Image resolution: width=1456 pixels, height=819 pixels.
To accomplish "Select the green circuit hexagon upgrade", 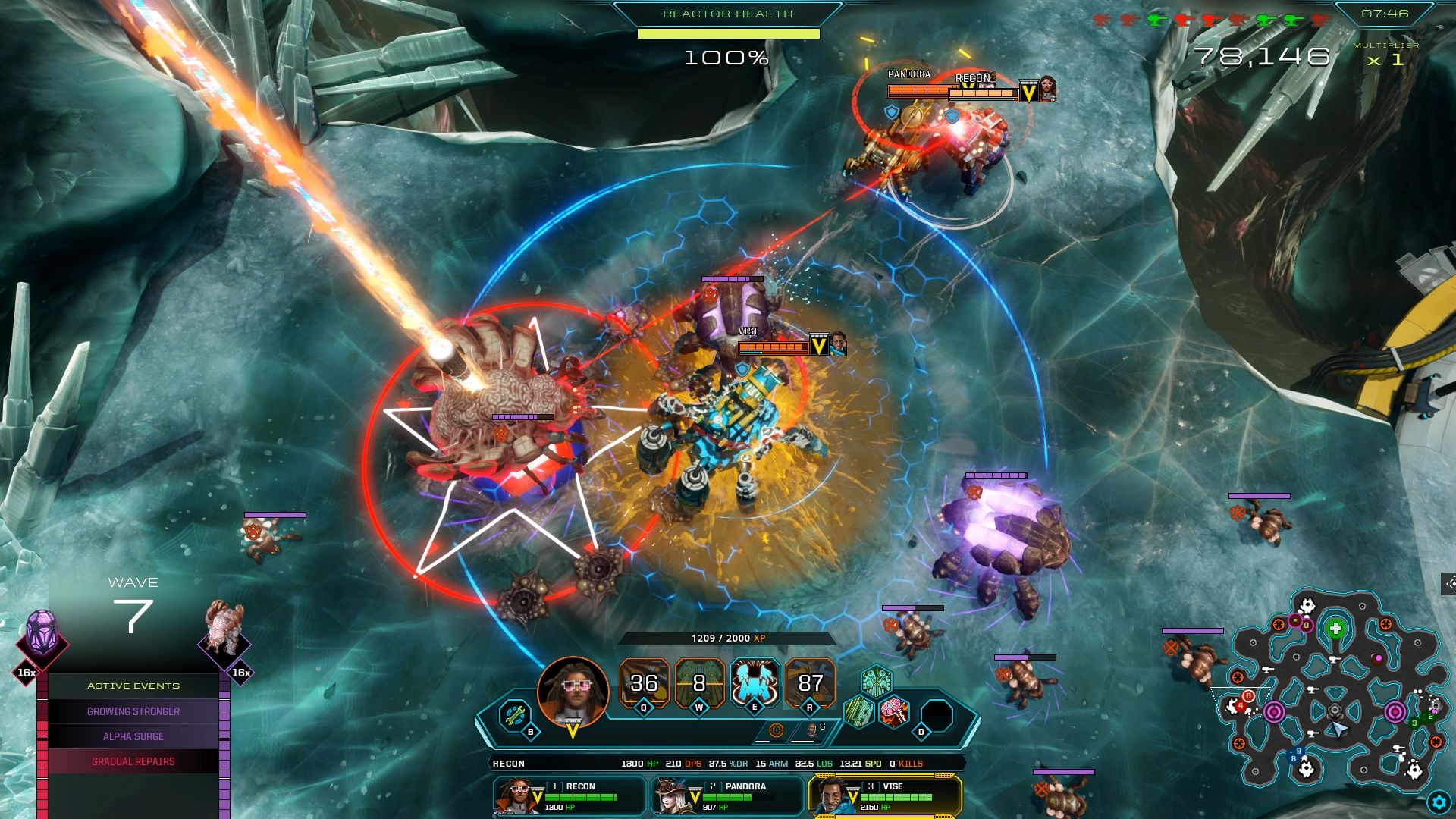I will 876,680.
